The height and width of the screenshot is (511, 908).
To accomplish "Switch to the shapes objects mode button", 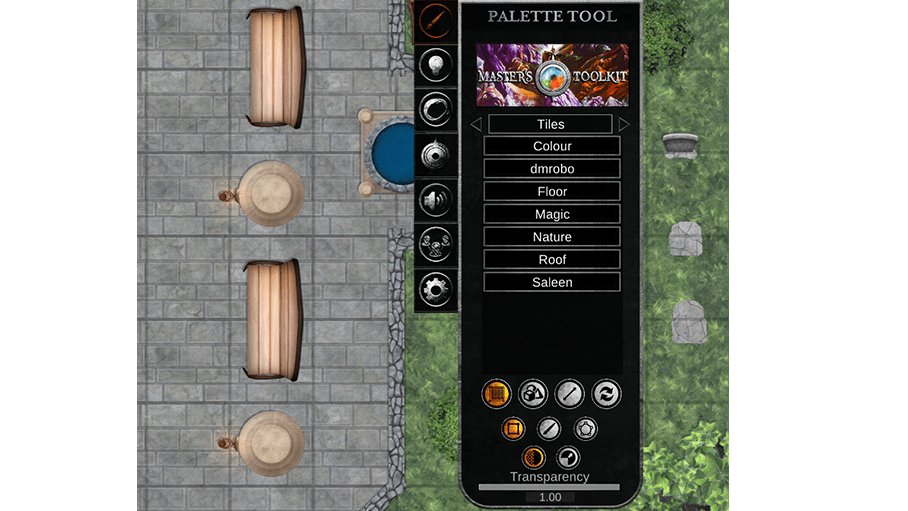I will pos(533,393).
